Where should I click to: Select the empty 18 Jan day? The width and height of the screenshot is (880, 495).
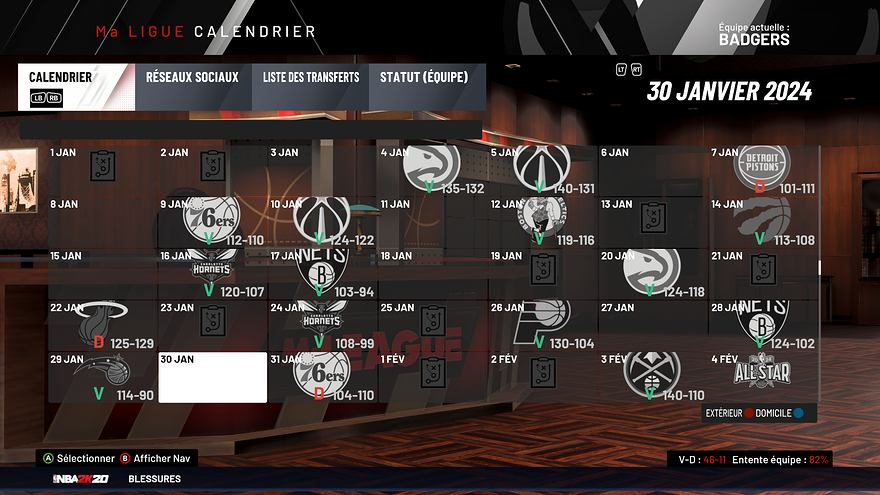pyautogui.click(x=433, y=273)
